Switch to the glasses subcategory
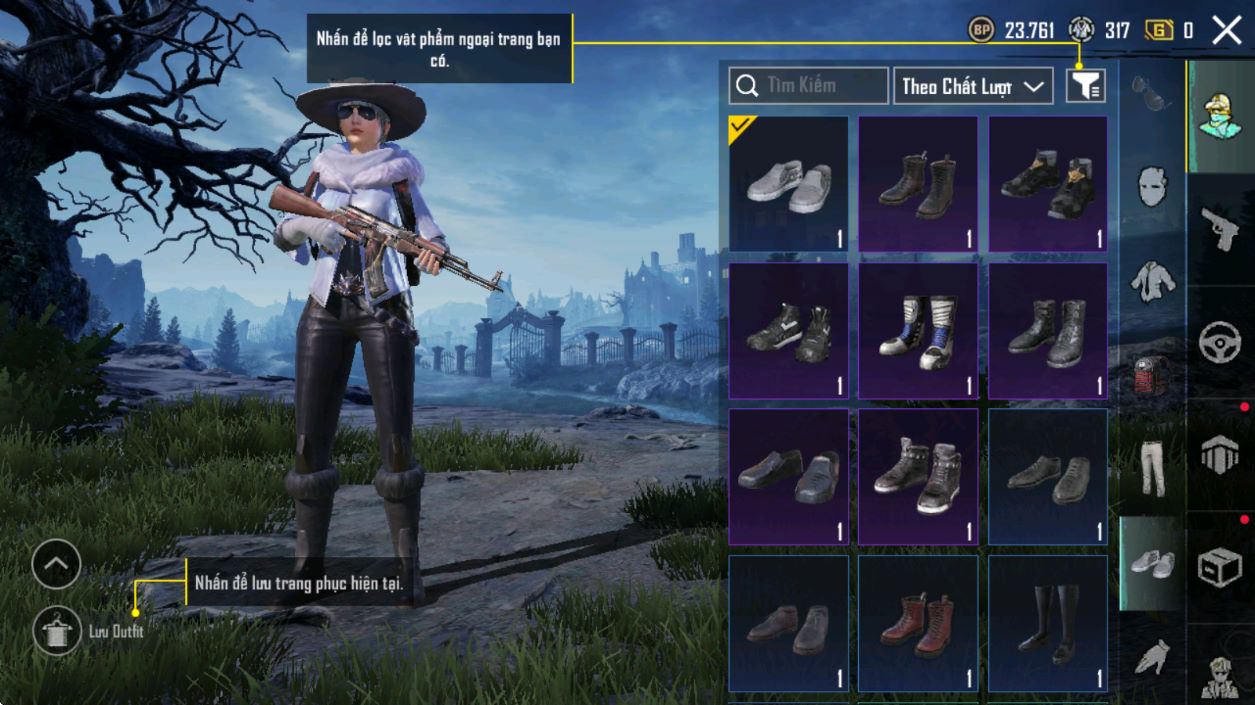Screen dimensions: 1255x705 [1151, 93]
